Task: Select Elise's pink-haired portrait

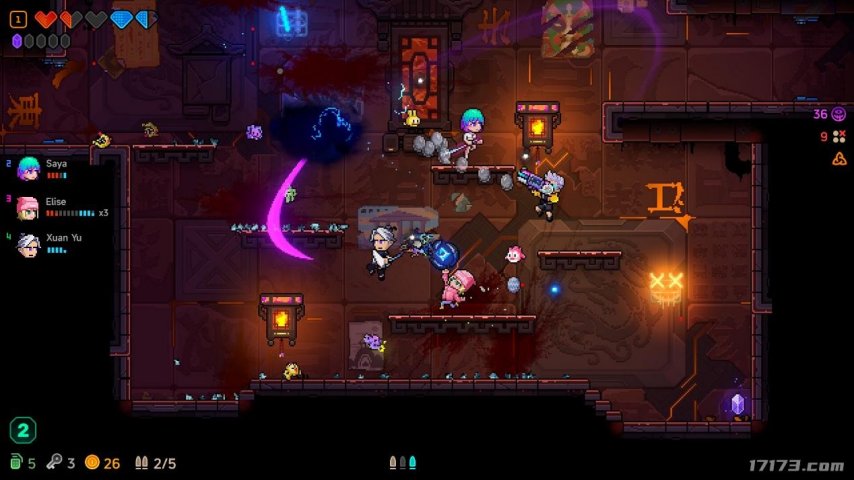Action: tap(28, 207)
